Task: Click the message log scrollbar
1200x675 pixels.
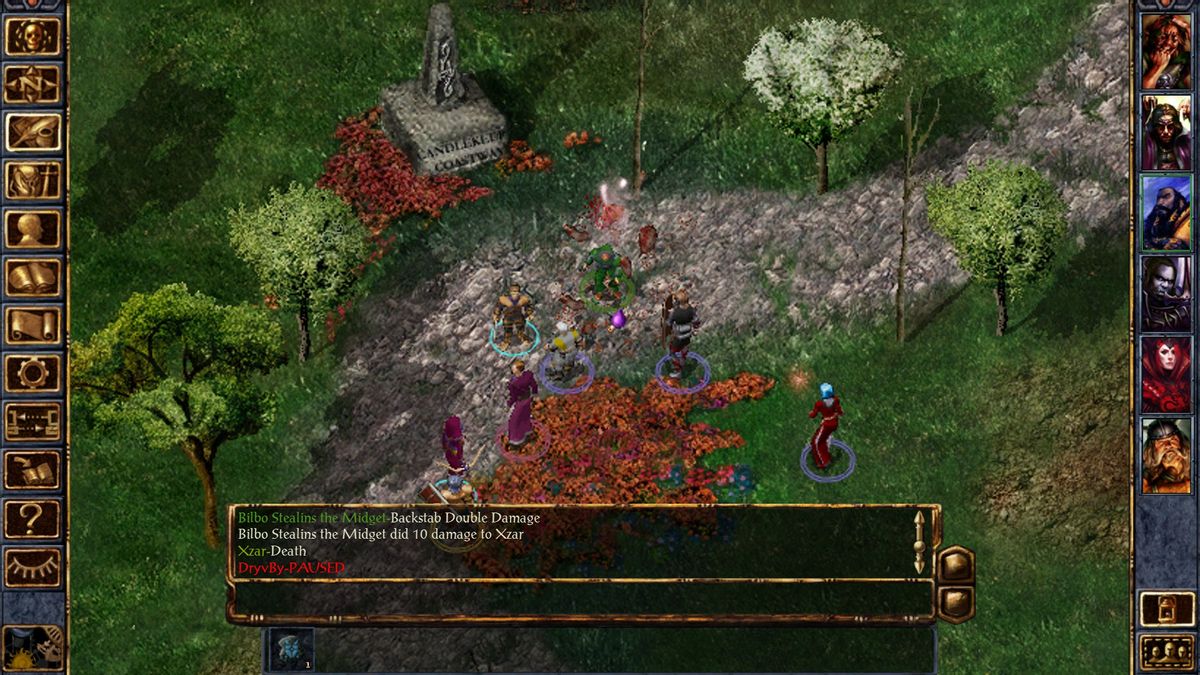Action: click(920, 542)
